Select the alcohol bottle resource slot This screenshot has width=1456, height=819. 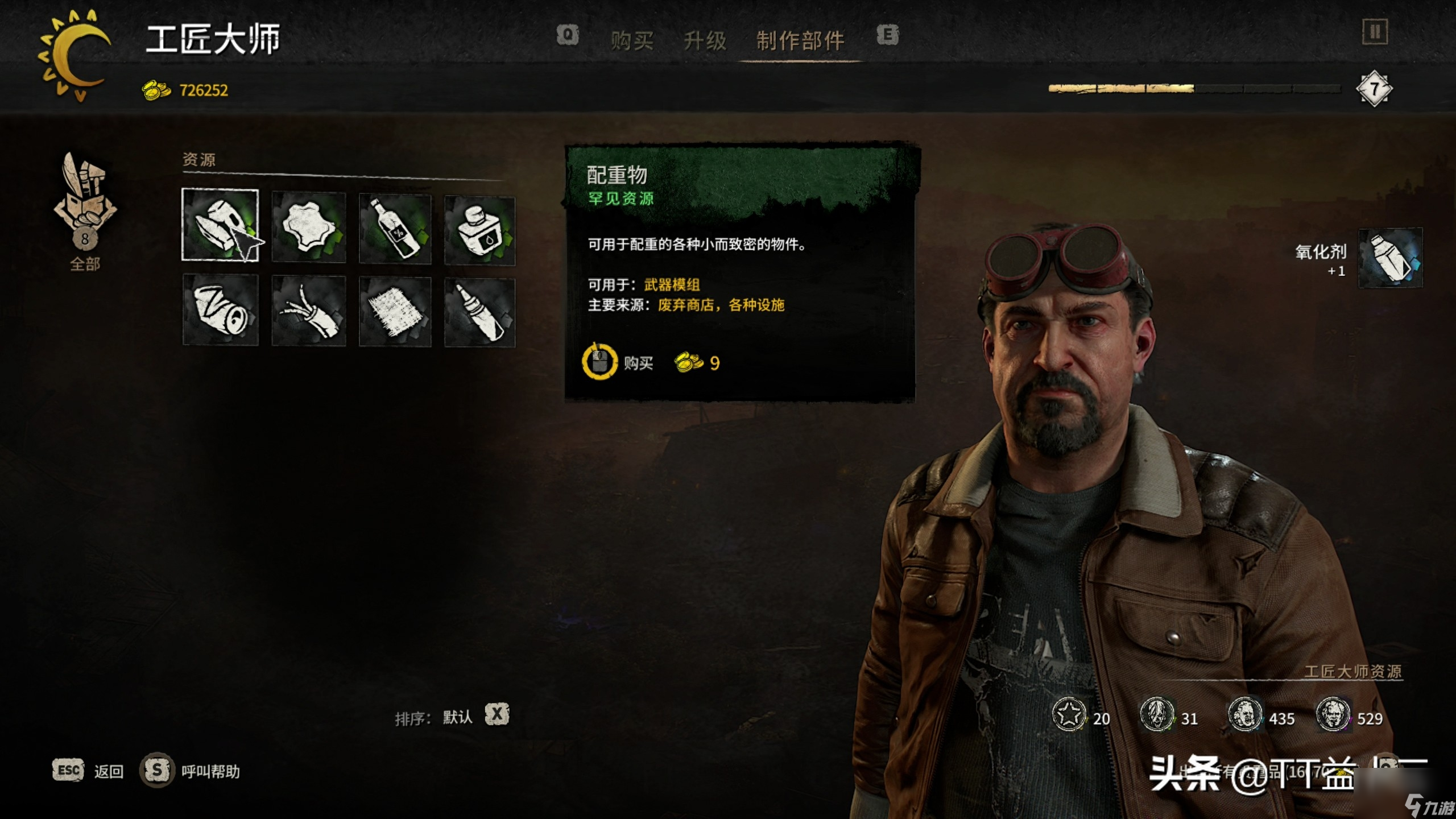pyautogui.click(x=395, y=229)
